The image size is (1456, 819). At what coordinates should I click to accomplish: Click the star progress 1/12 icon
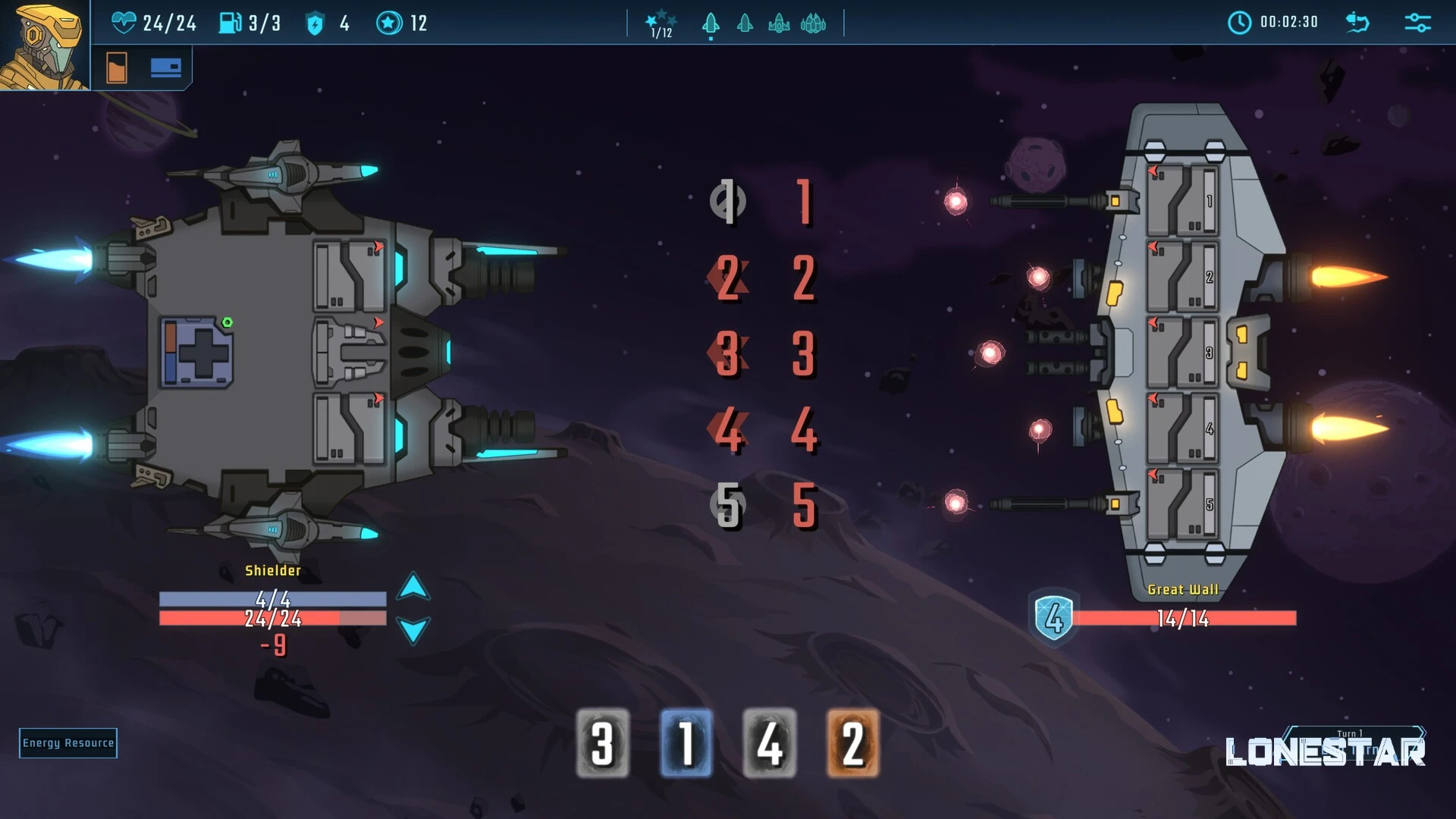click(661, 24)
